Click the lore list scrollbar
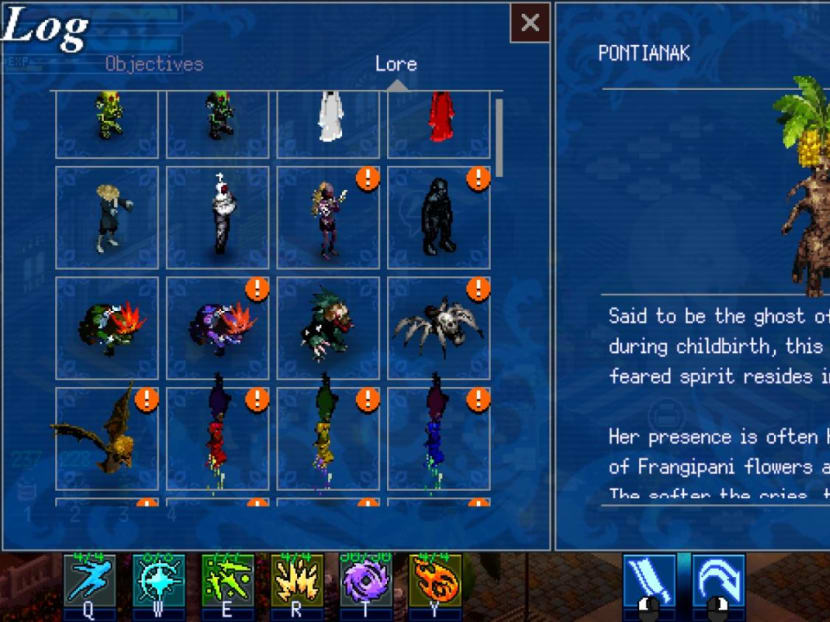Viewport: 830px width, 622px height. tap(499, 138)
